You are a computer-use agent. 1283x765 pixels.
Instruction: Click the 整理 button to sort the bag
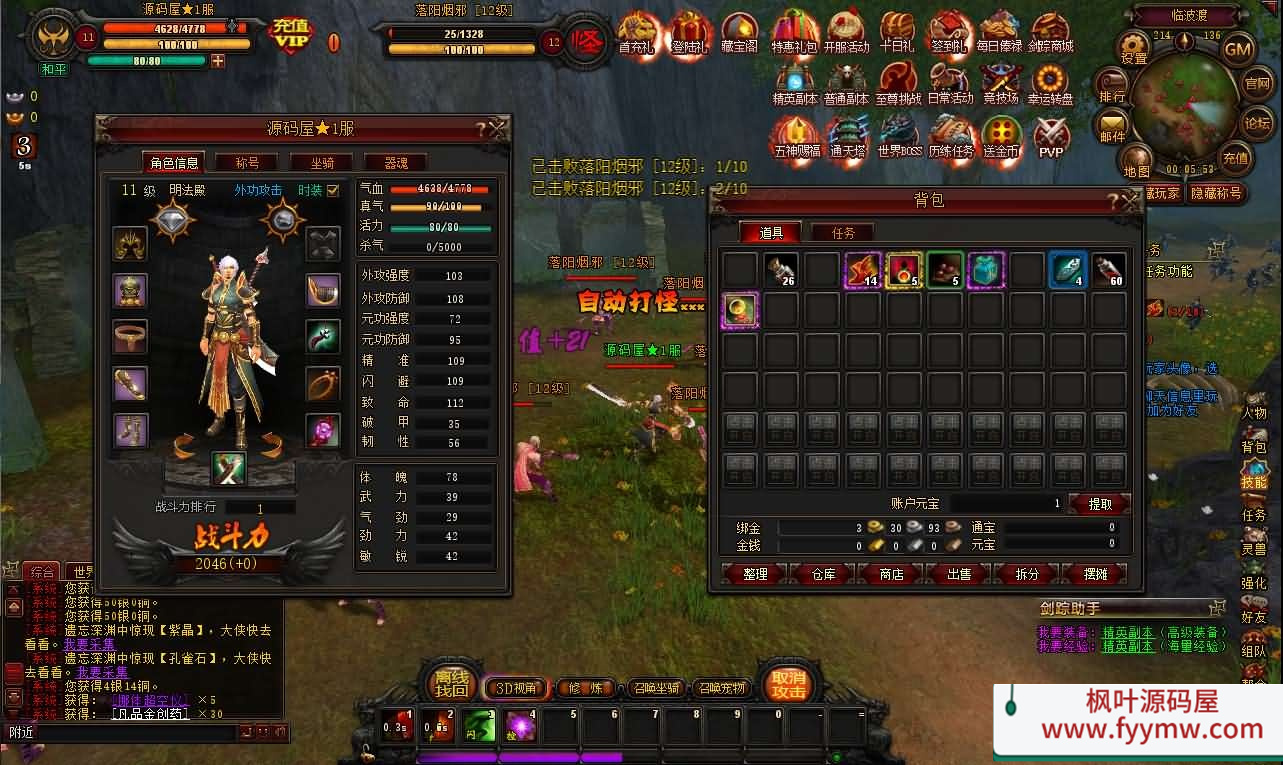click(756, 574)
